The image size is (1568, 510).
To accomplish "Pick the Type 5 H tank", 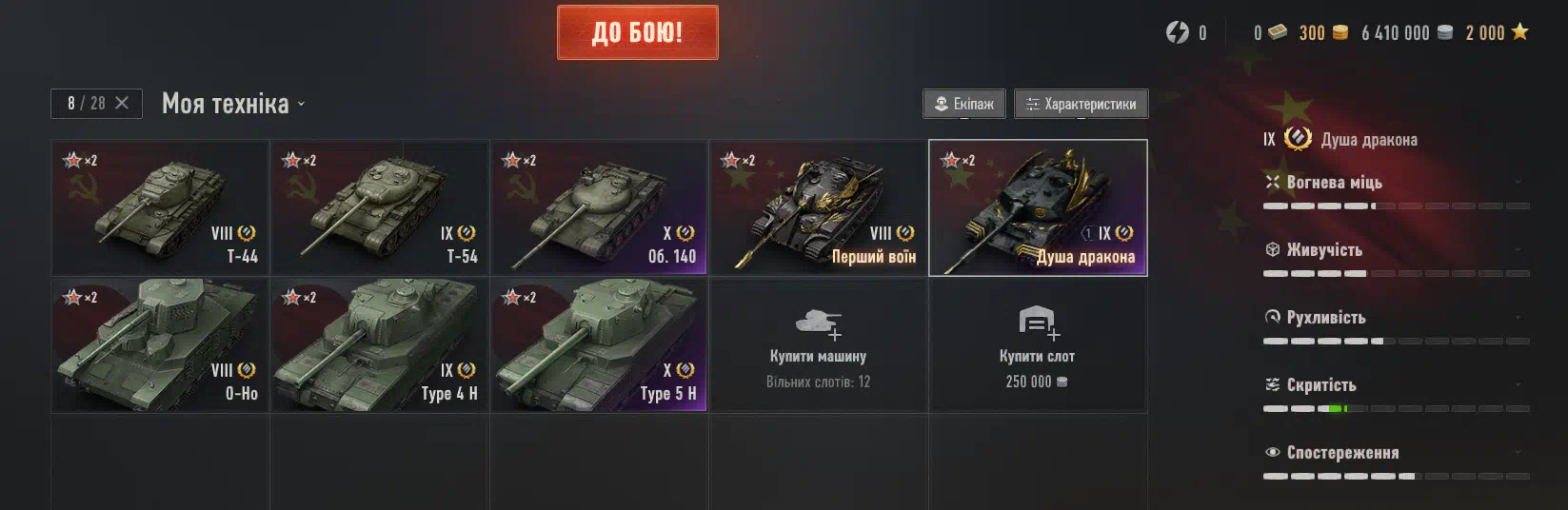I will click(598, 344).
